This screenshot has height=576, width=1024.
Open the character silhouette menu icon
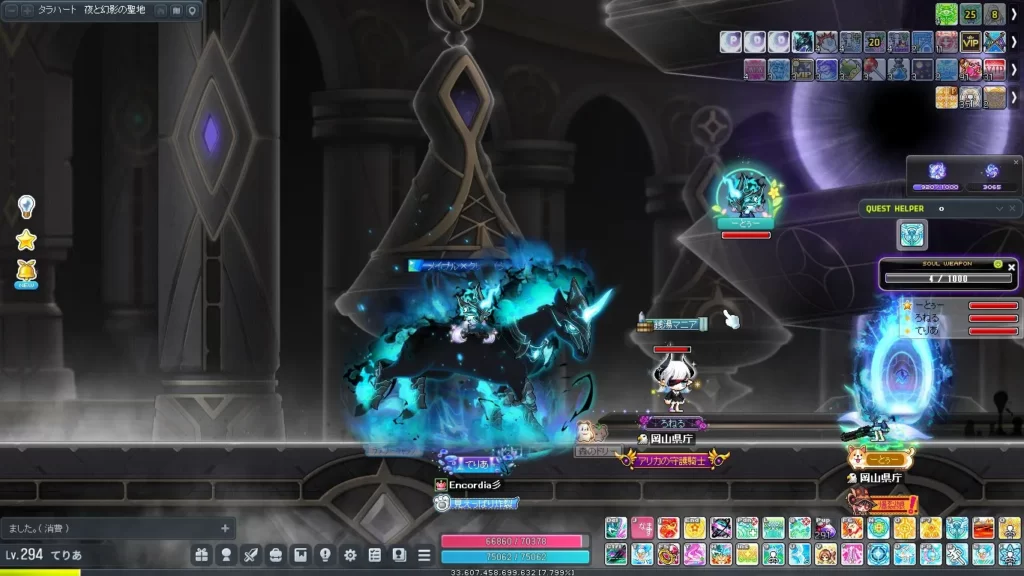(x=227, y=555)
